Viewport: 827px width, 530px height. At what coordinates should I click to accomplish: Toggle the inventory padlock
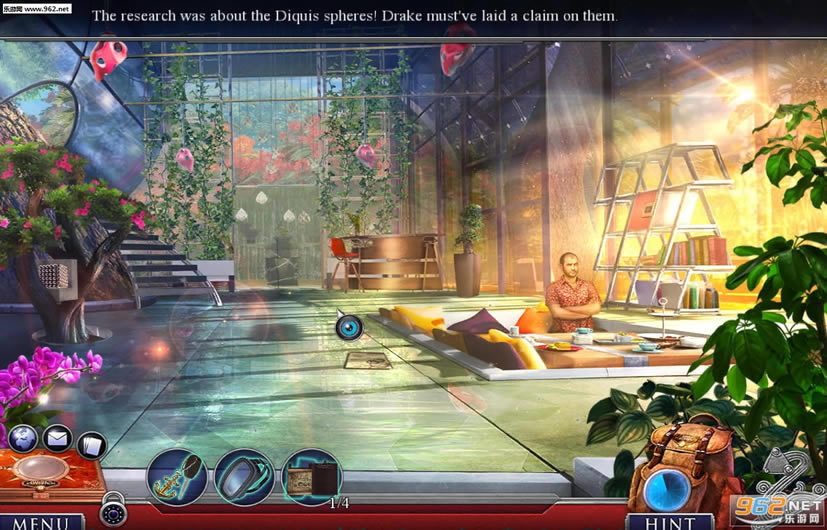[113, 512]
